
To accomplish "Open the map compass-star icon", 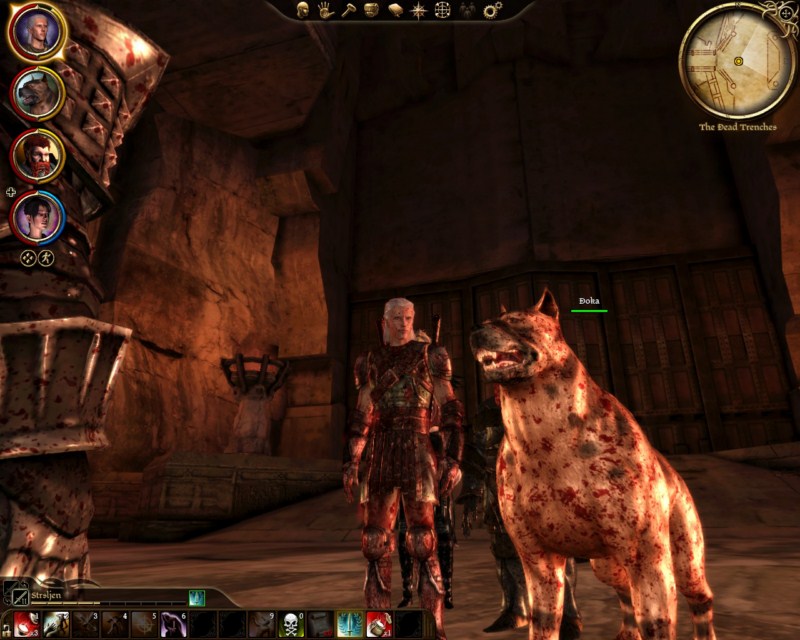I will (419, 10).
